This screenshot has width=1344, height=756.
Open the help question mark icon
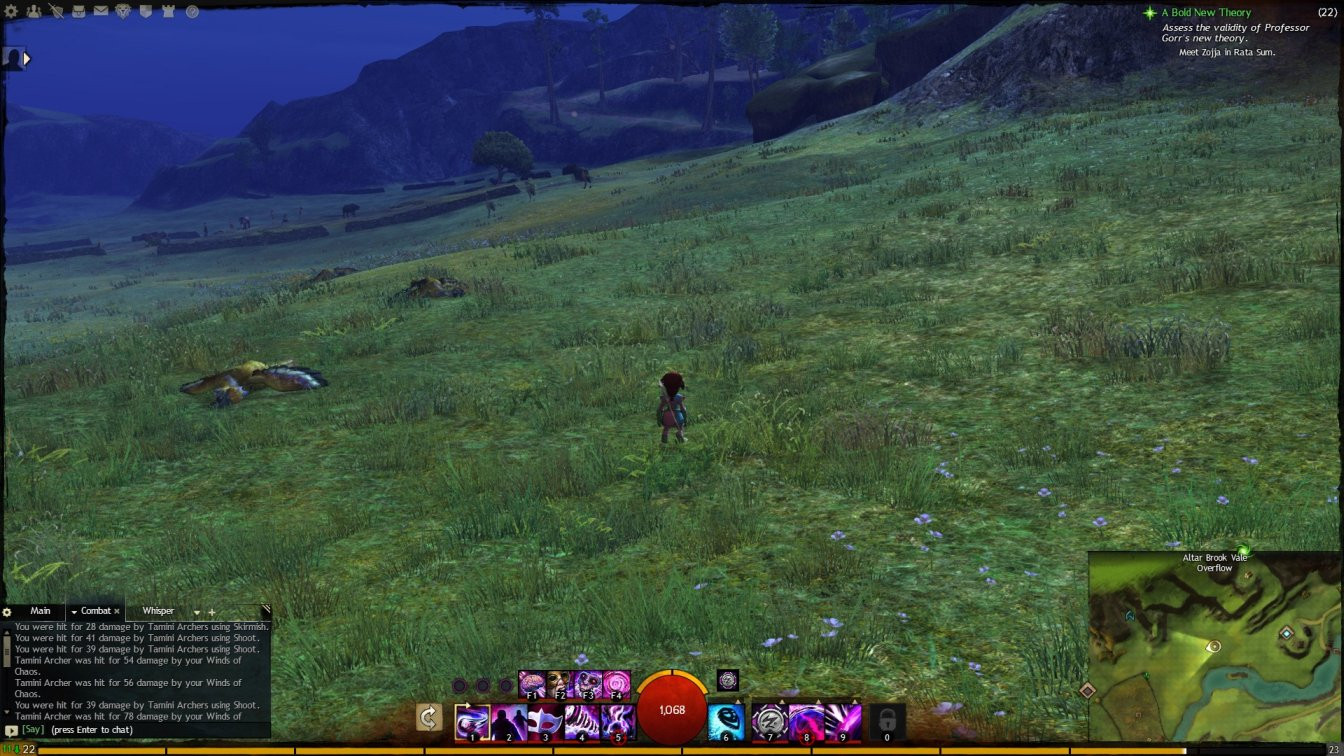pyautogui.click(x=192, y=12)
